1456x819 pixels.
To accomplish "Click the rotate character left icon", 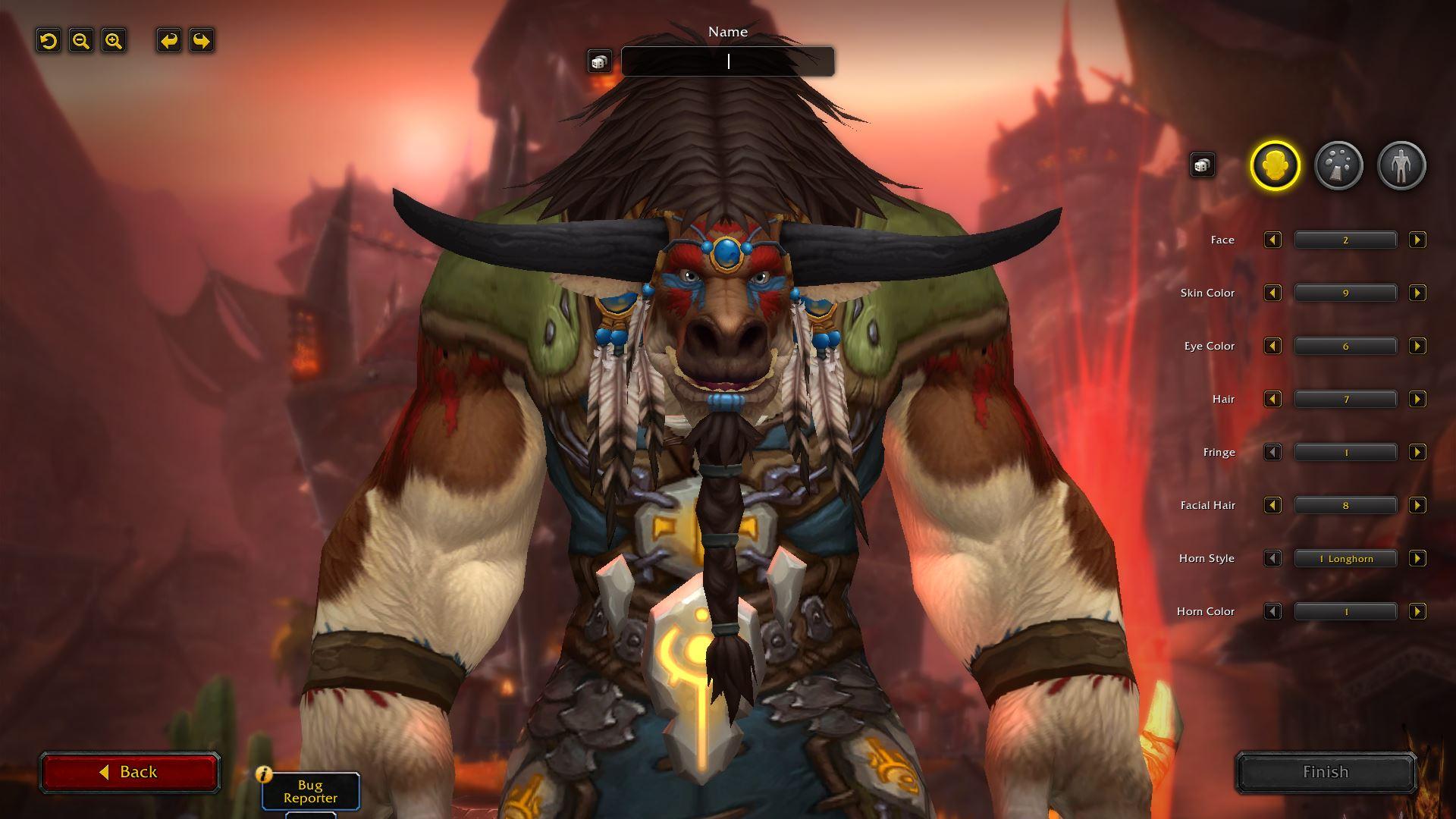I will 170,42.
